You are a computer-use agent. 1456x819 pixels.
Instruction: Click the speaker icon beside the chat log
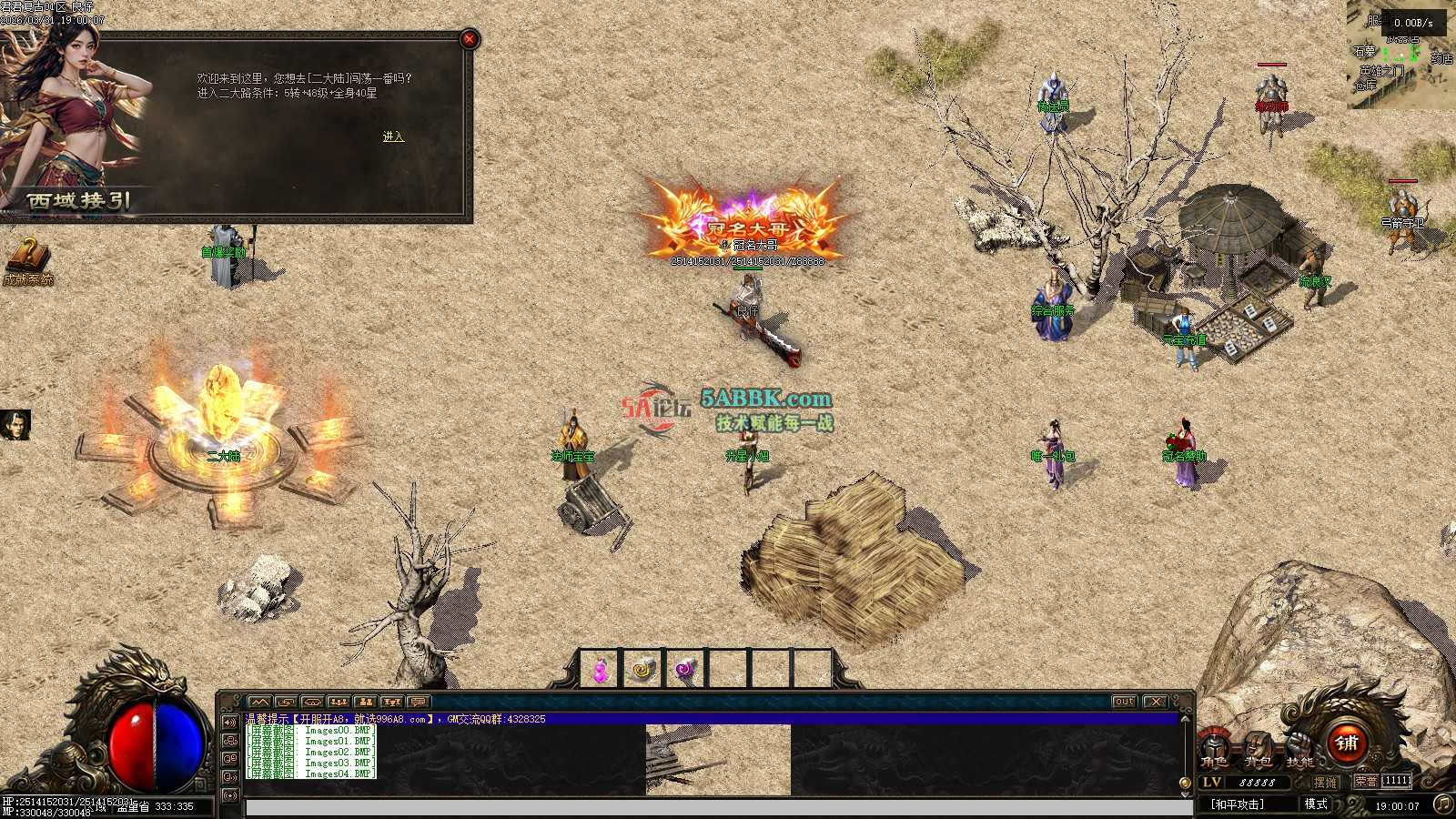click(229, 723)
